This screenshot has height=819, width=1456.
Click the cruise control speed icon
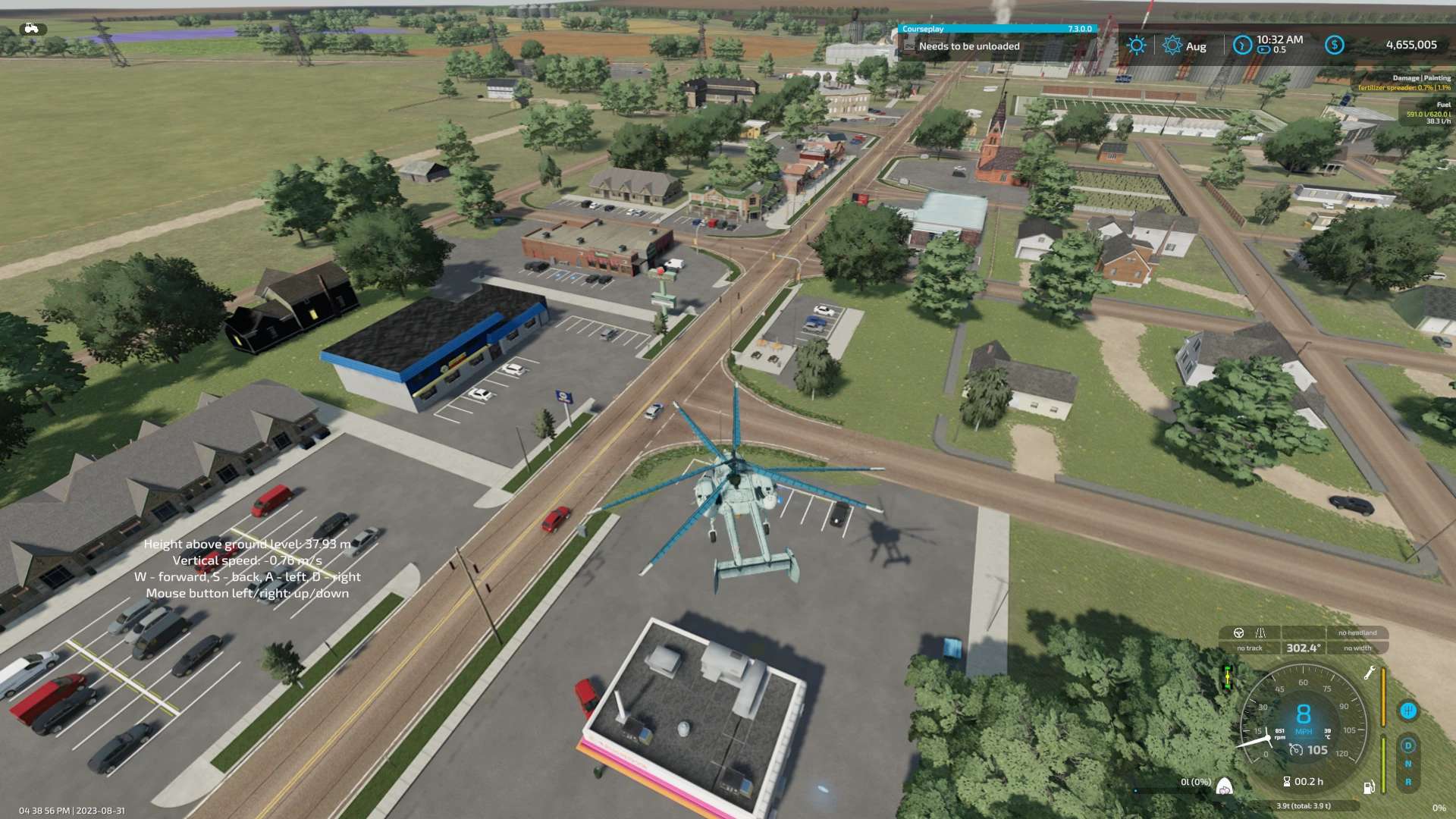(x=1296, y=750)
